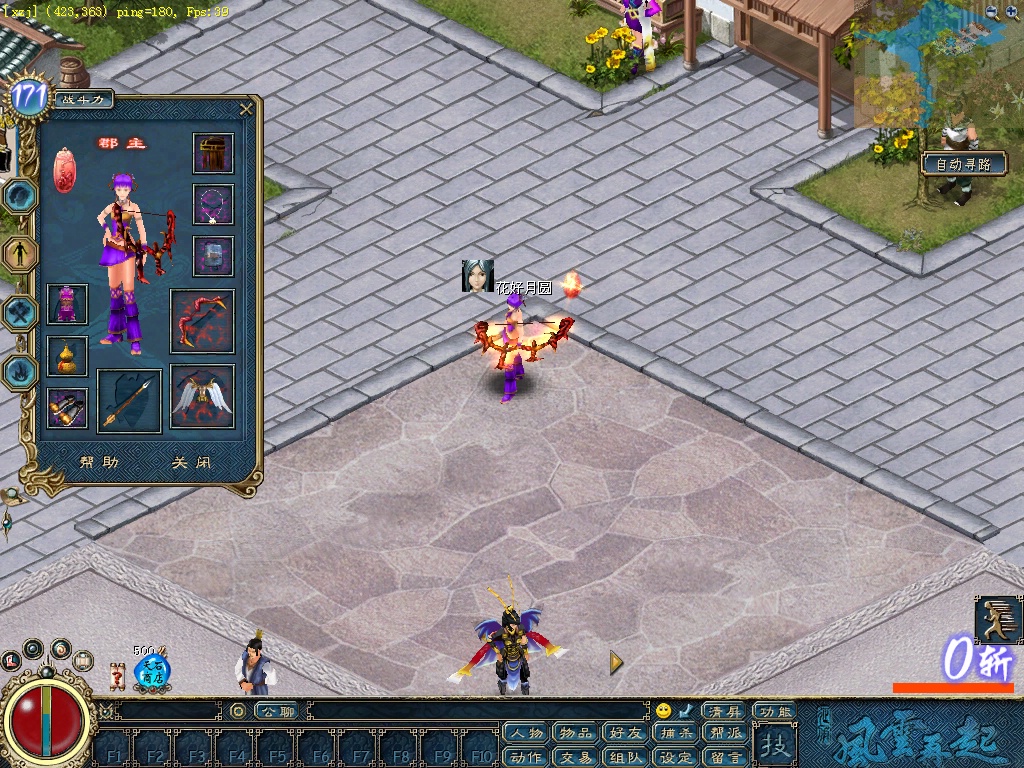Close the equipment panel with the X
The height and width of the screenshot is (768, 1024).
tap(246, 109)
